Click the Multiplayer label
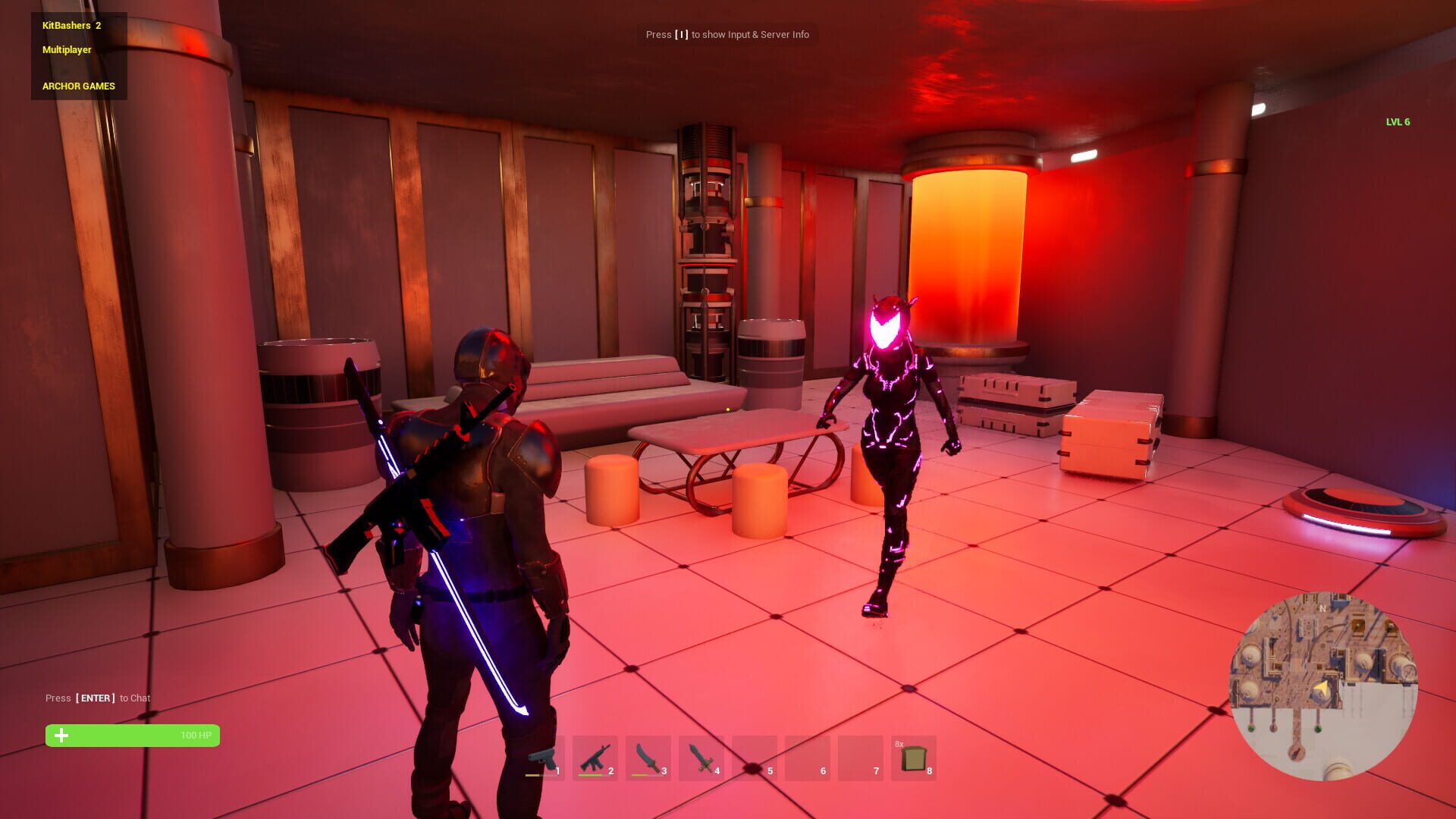The image size is (1456, 819). [x=66, y=50]
